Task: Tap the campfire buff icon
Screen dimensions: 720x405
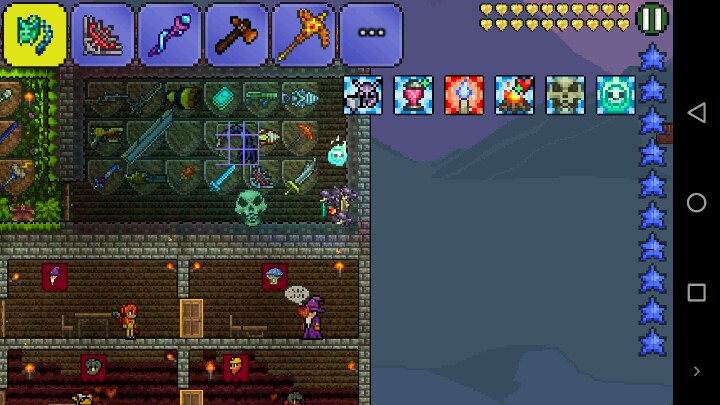Action: click(514, 95)
